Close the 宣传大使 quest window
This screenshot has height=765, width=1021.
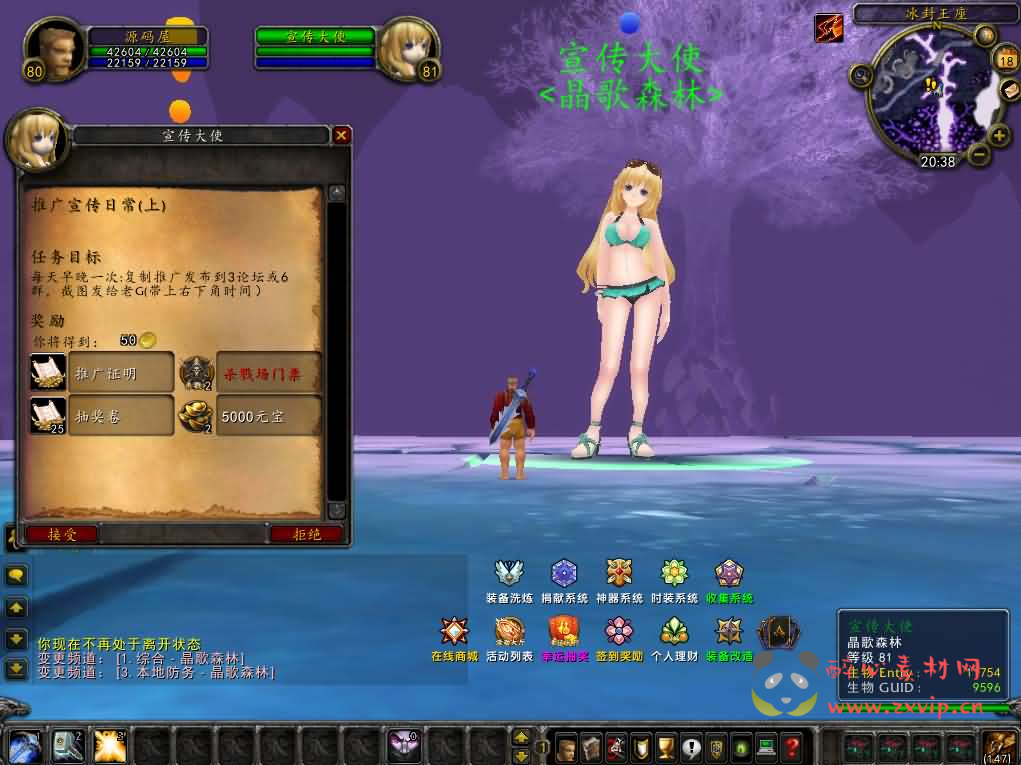[x=342, y=135]
